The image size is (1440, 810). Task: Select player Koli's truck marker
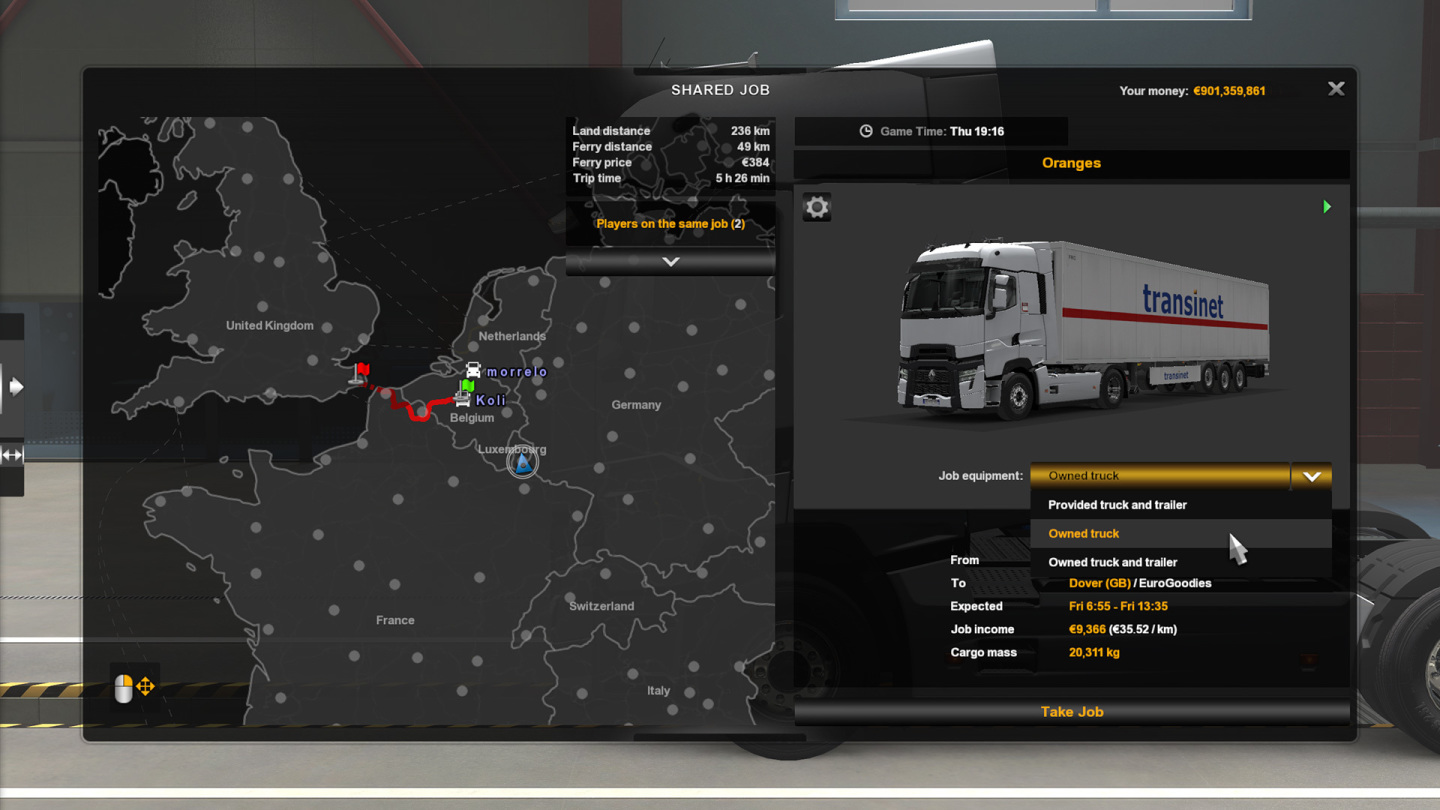pyautogui.click(x=462, y=399)
